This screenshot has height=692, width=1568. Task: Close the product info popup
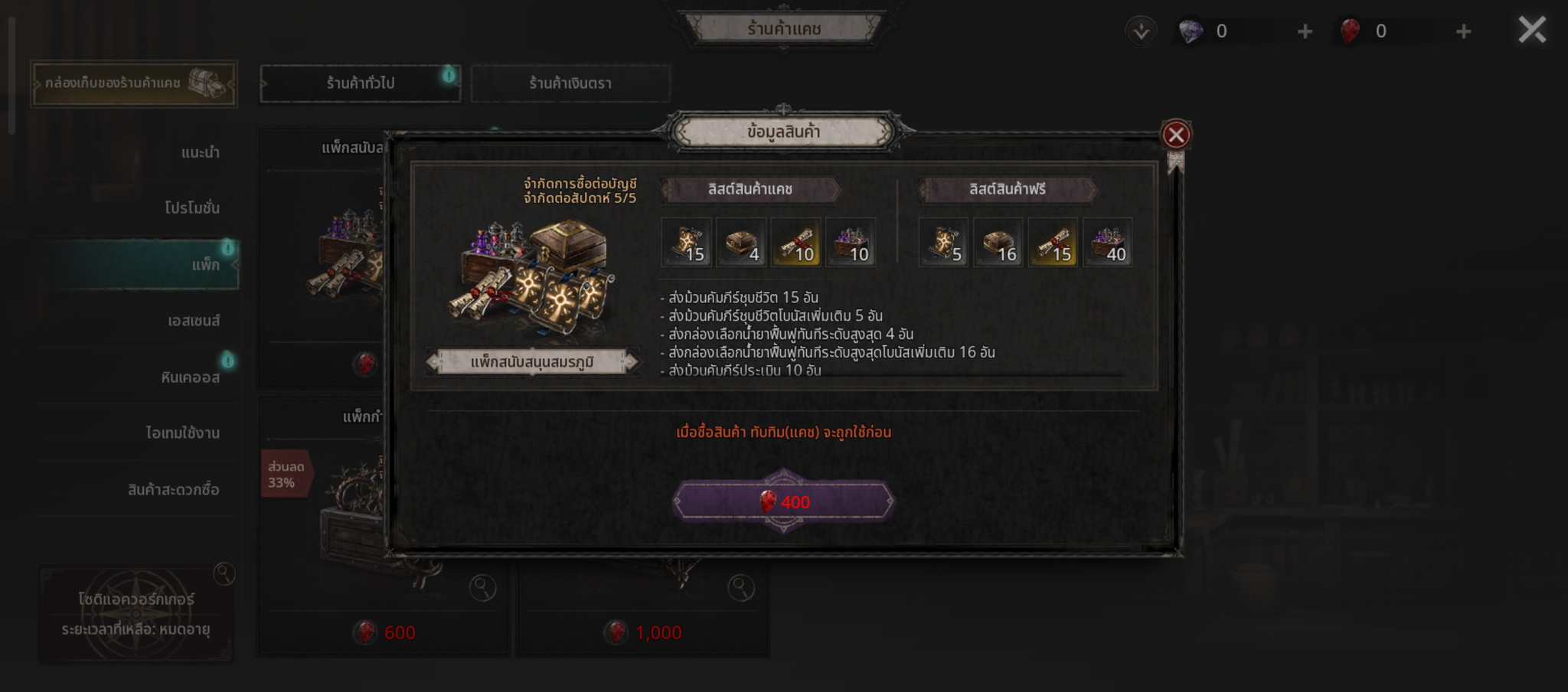1176,135
